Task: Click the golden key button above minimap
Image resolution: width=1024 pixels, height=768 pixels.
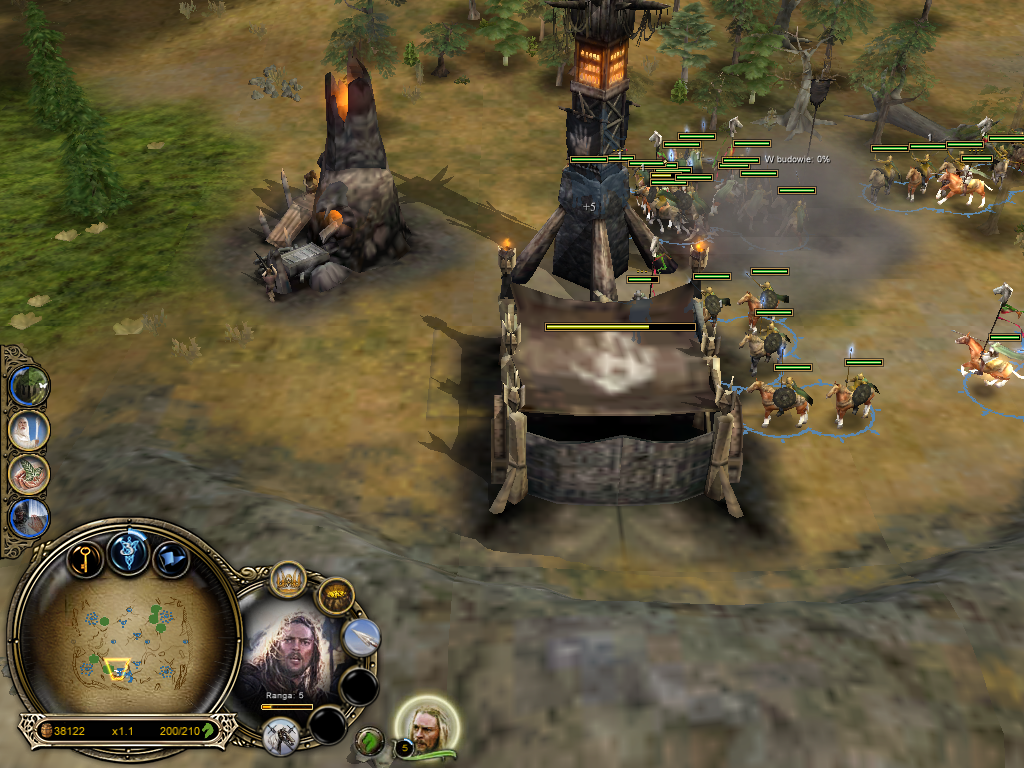Action: pyautogui.click(x=86, y=557)
